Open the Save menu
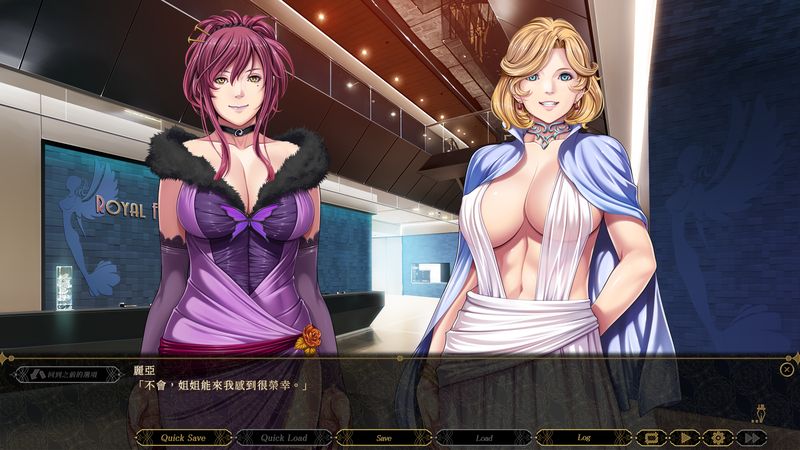Image resolution: width=800 pixels, height=450 pixels. pos(383,437)
